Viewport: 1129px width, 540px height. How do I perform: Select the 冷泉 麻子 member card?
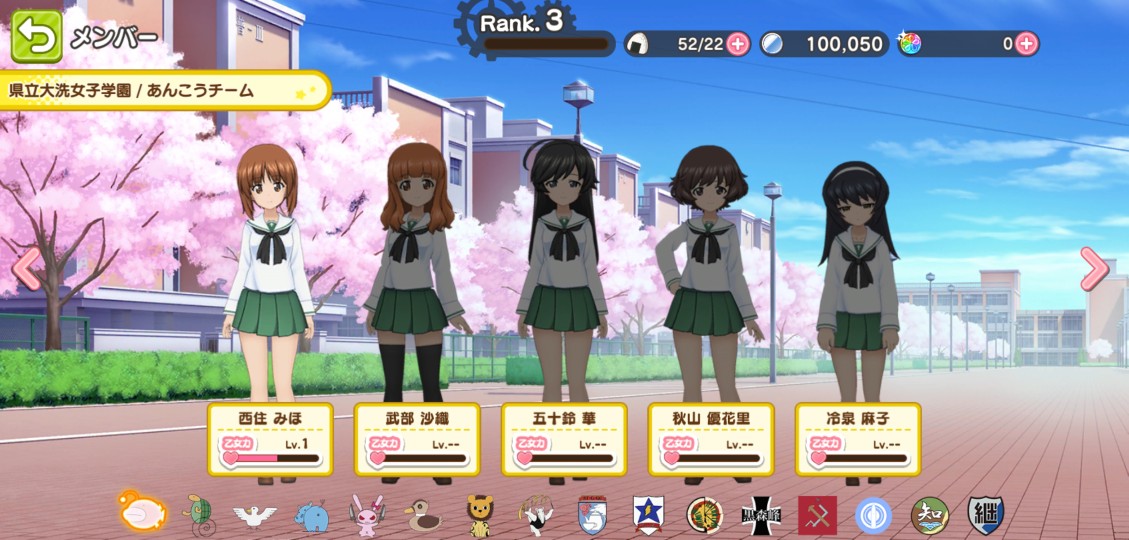click(x=857, y=438)
